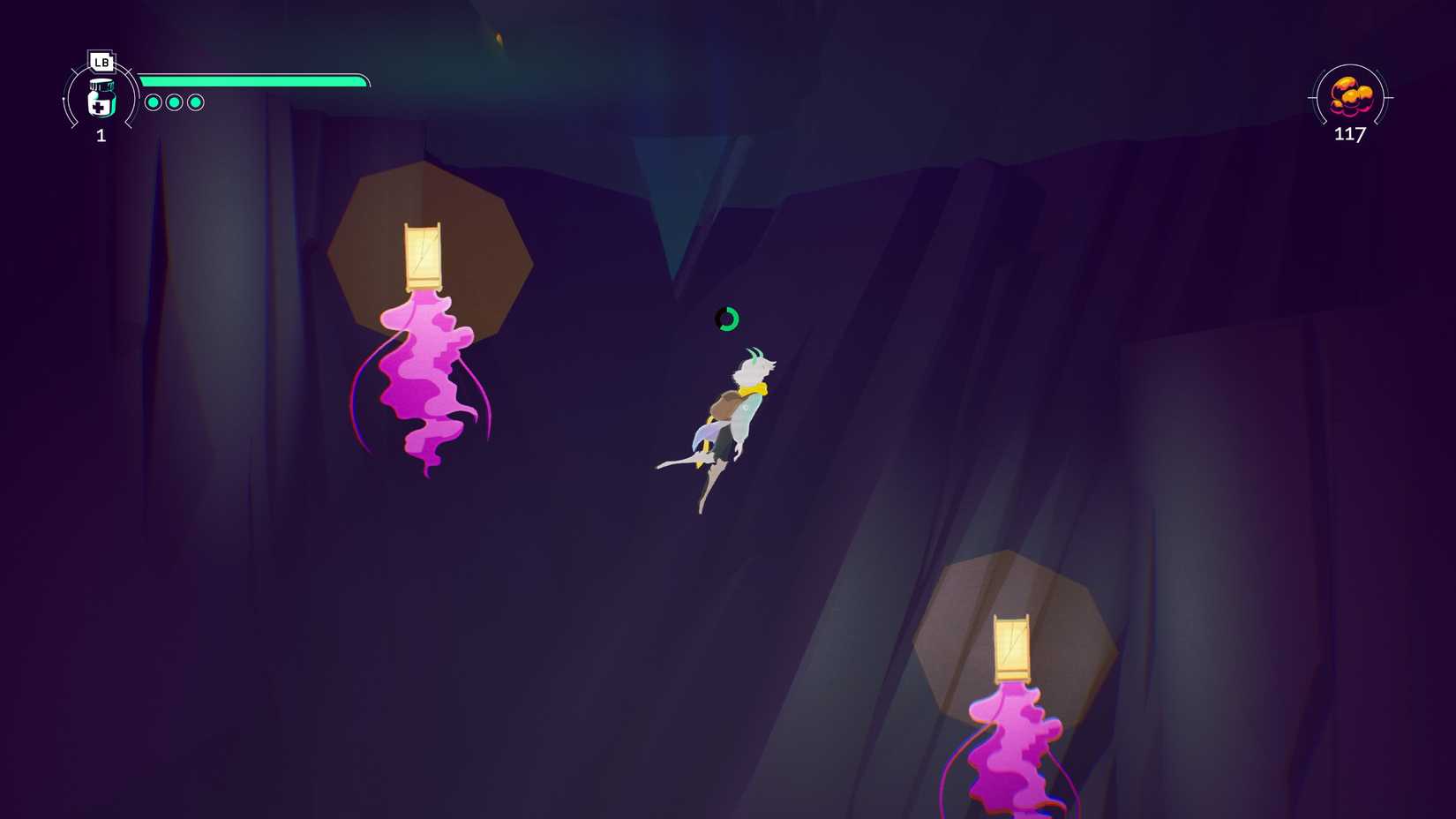Click the healing potion bottle icon
1456x819 pixels.
pos(101,99)
